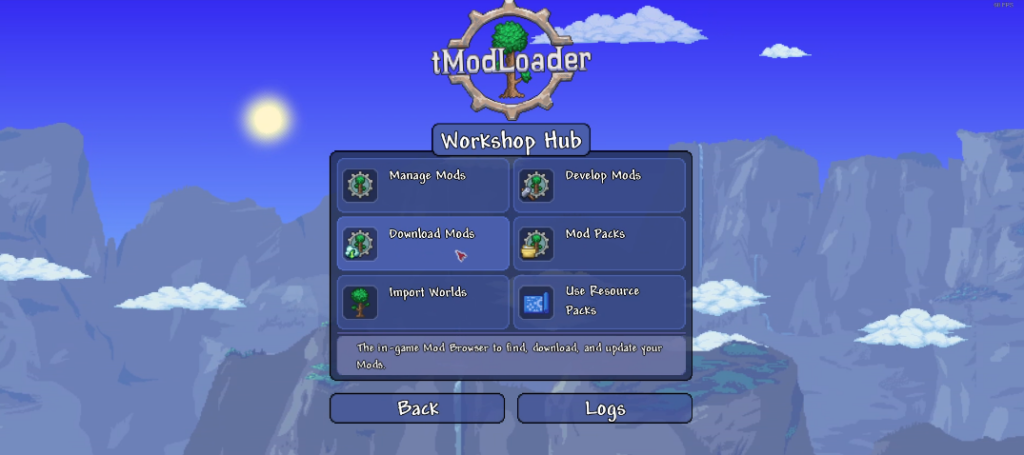
Task: Select Import Worlds option
Action: click(x=422, y=302)
